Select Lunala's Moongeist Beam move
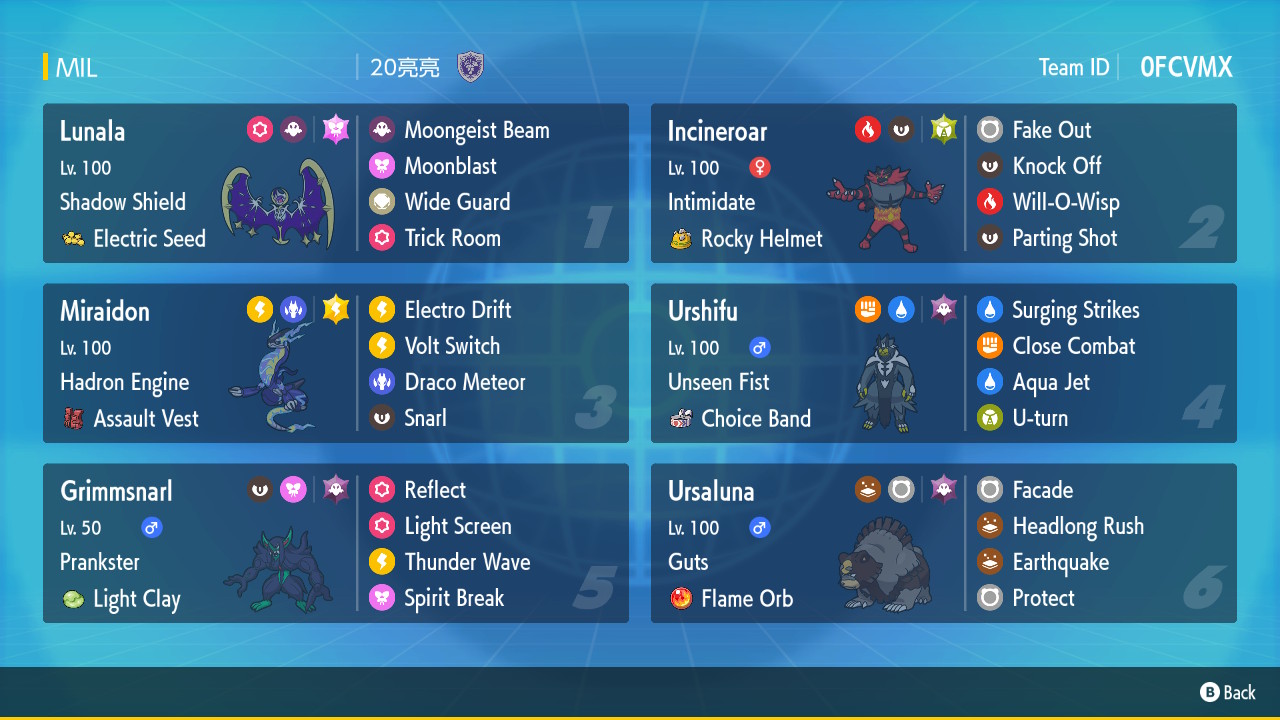1280x720 pixels. (x=476, y=130)
